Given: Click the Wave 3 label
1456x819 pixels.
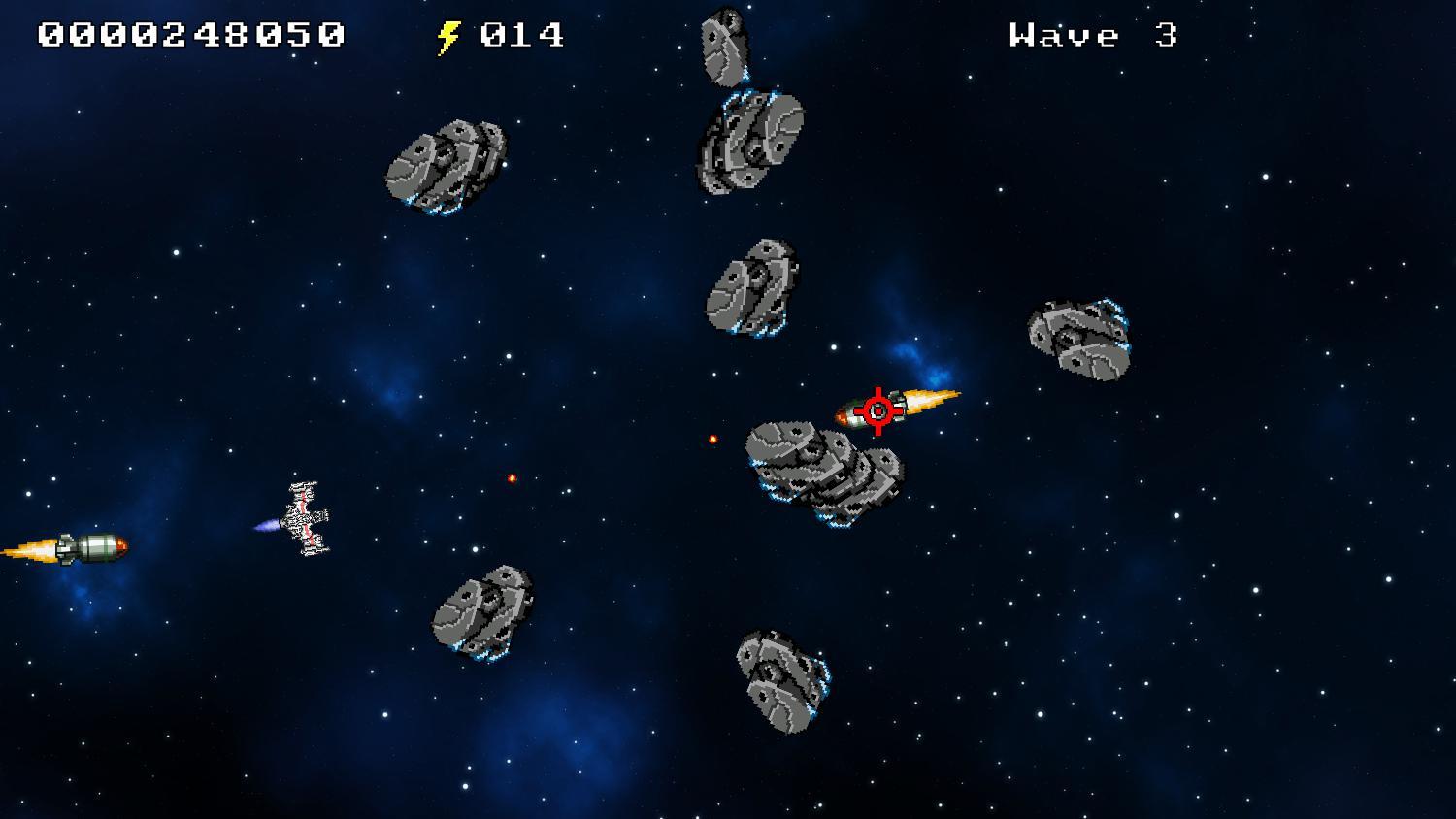Looking at the screenshot, I should pos(1092,34).
